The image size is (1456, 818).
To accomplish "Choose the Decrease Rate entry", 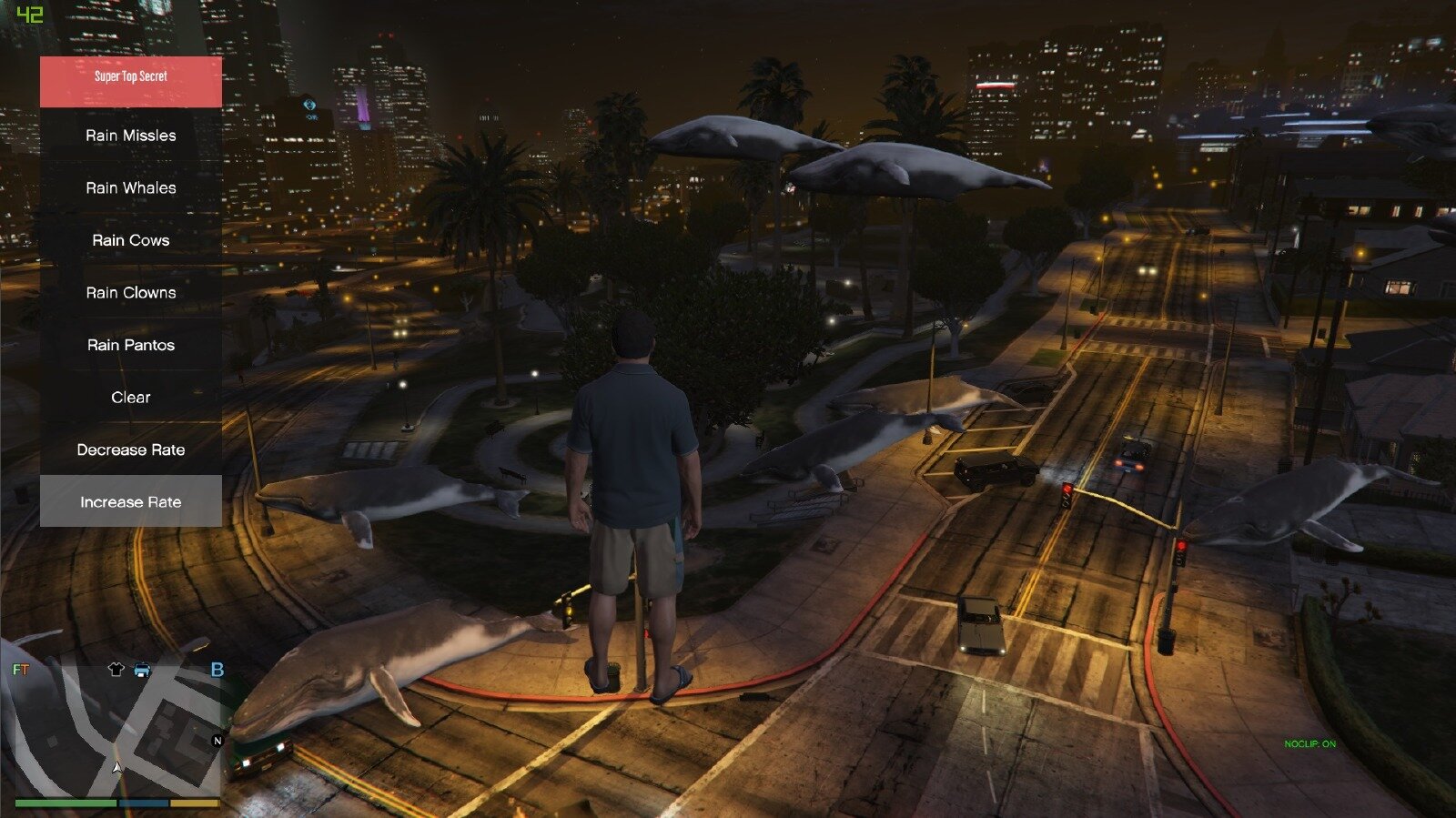I will tap(131, 449).
